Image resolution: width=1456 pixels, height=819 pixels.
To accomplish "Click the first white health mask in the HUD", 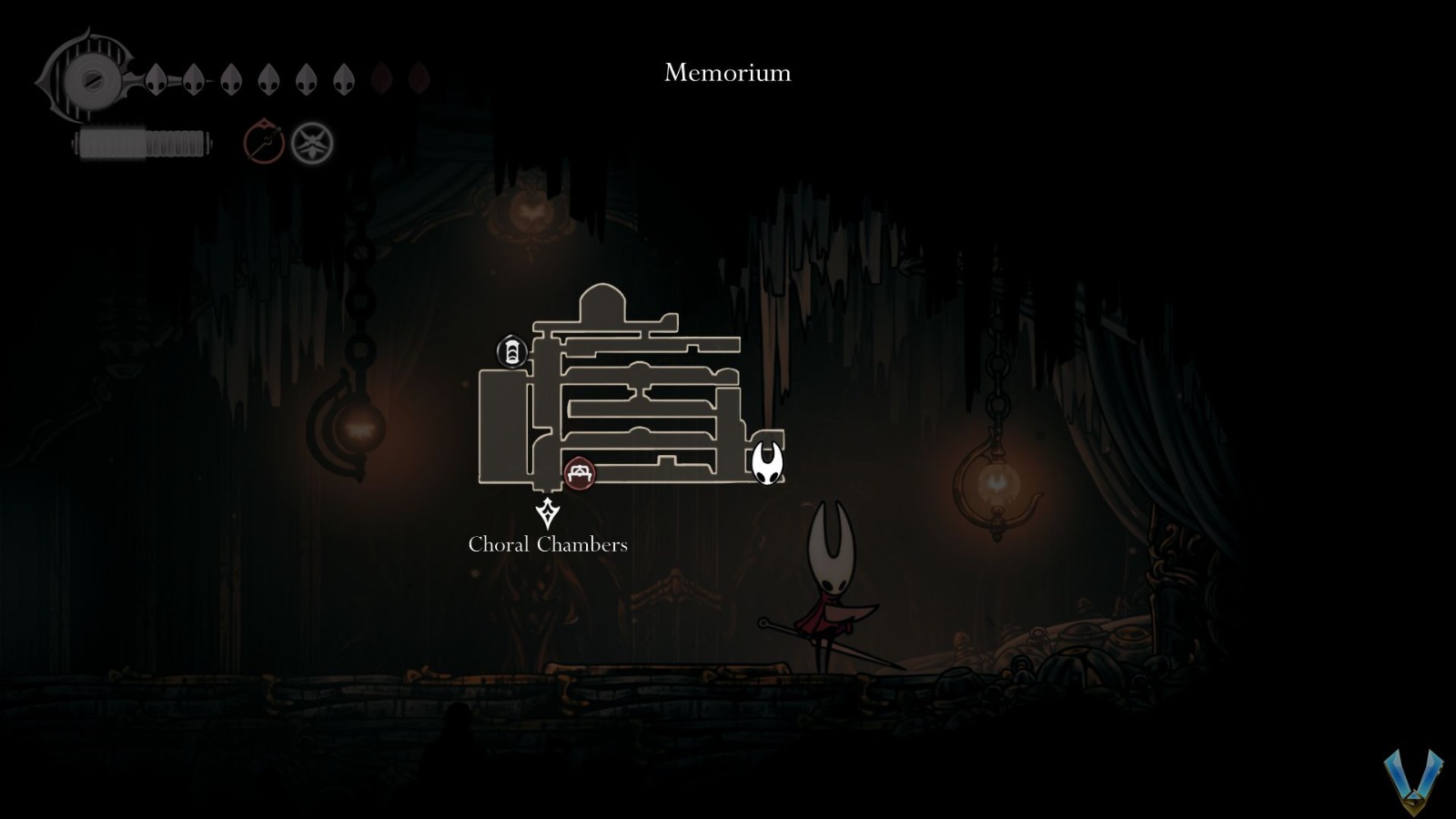I will 157,77.
